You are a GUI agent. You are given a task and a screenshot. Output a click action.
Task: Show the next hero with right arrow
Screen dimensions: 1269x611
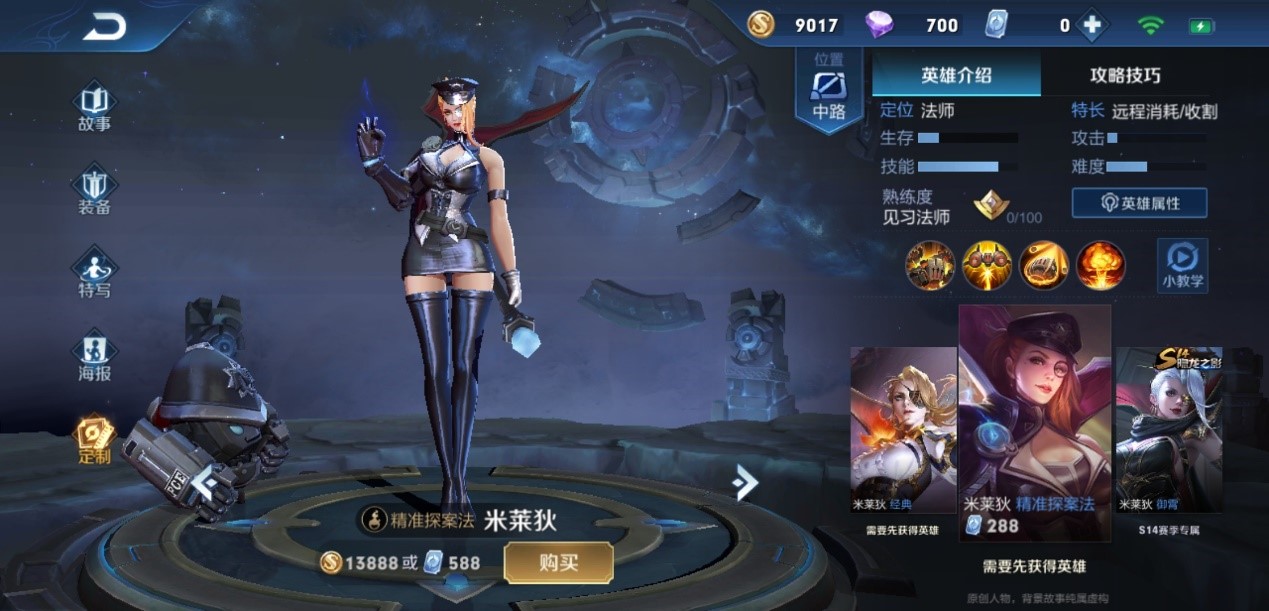click(744, 483)
